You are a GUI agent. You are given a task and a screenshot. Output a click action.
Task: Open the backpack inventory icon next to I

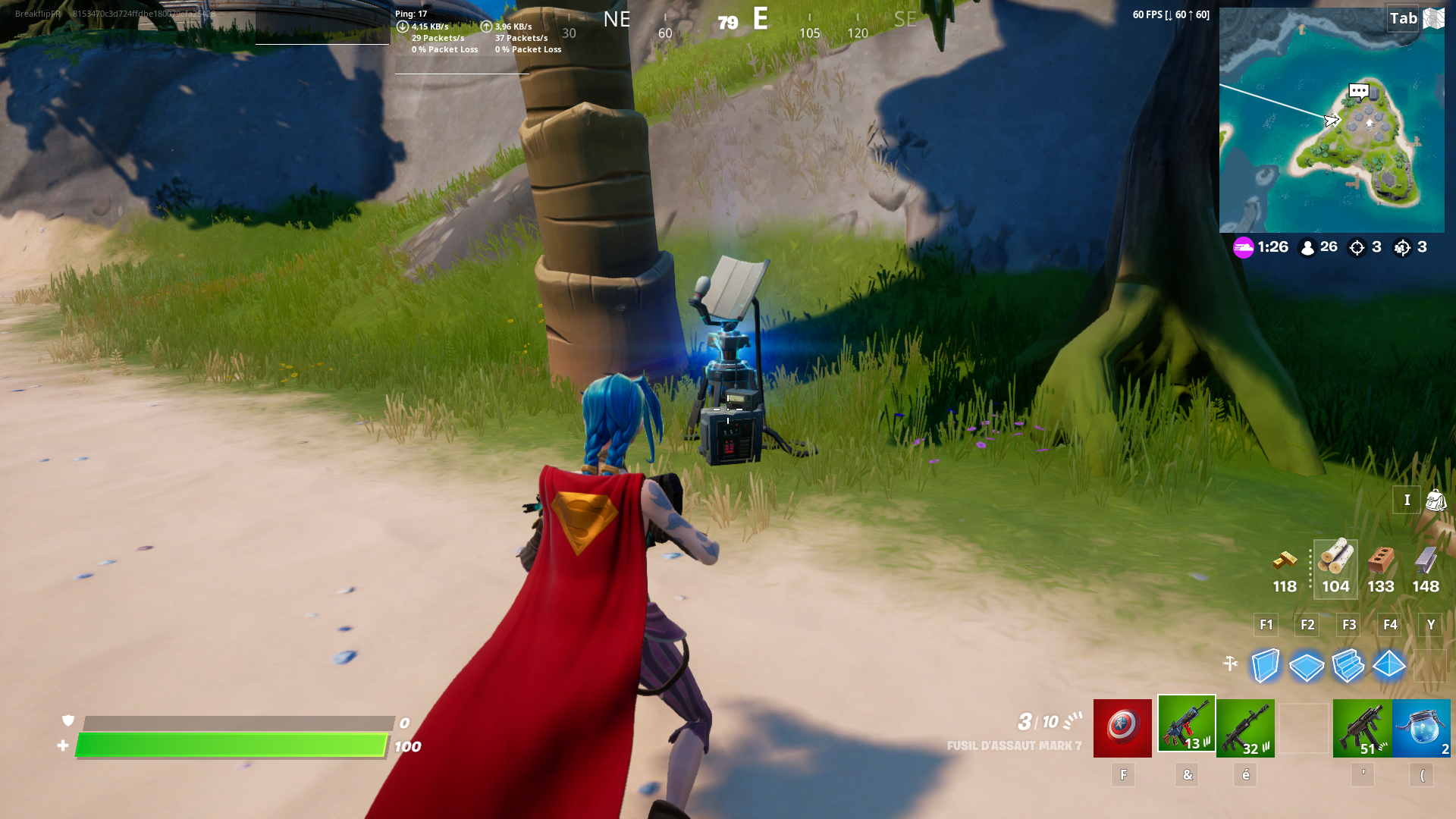click(1436, 500)
